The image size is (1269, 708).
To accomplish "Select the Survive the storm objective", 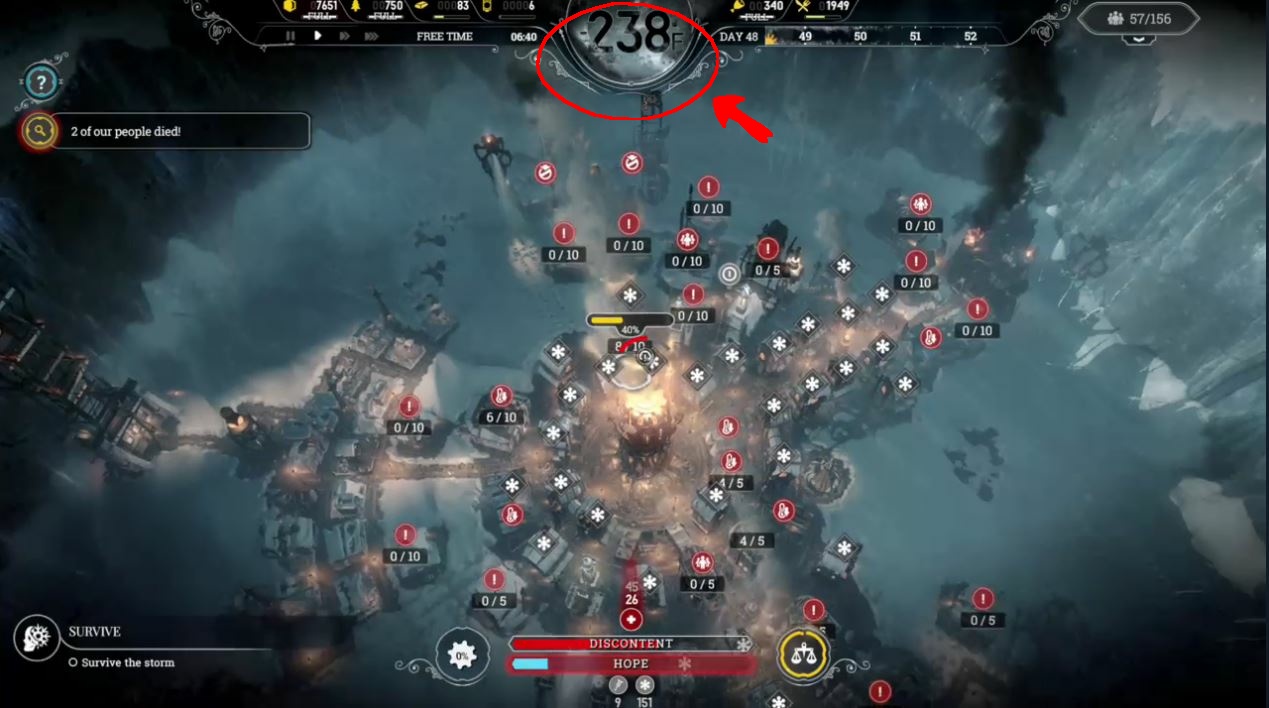I will [127, 662].
